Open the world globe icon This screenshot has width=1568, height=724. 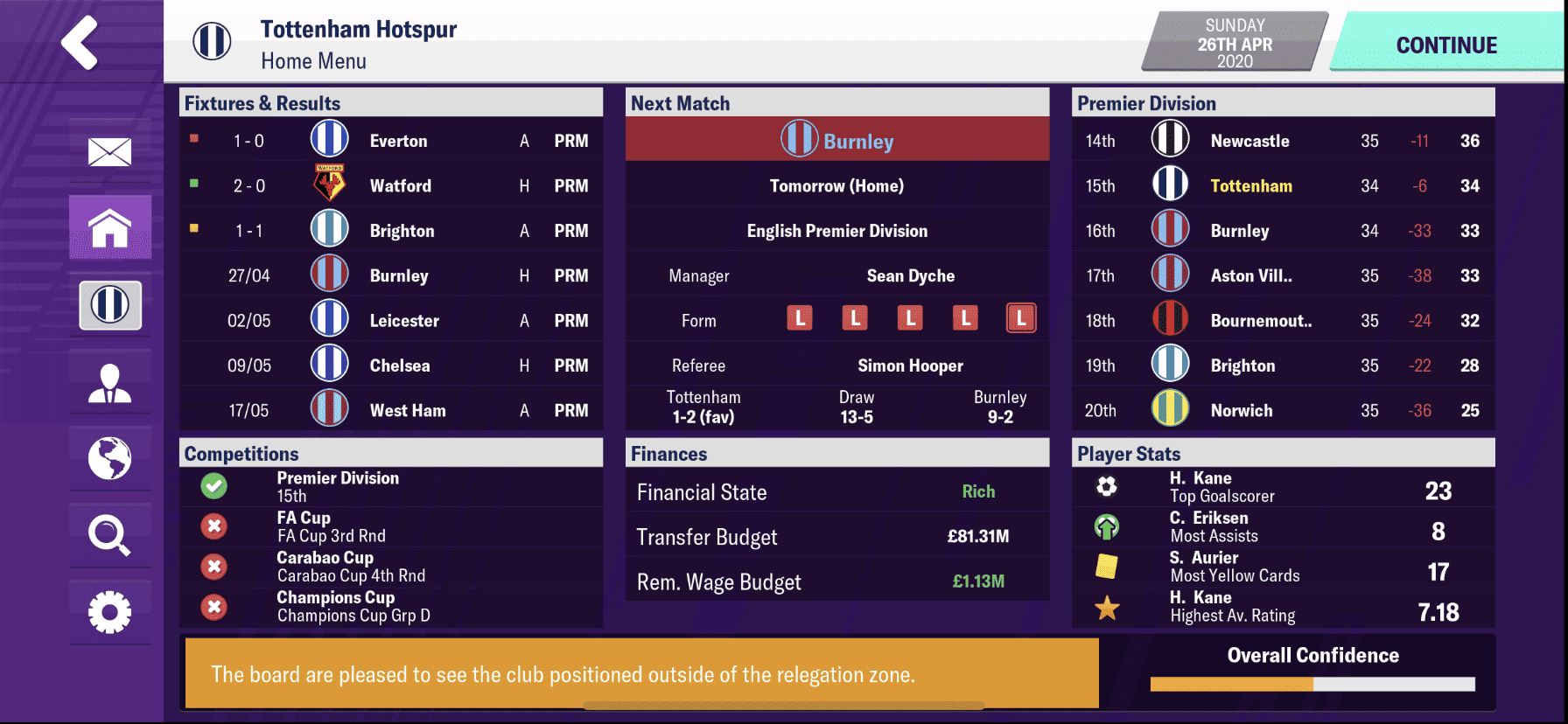coord(108,458)
